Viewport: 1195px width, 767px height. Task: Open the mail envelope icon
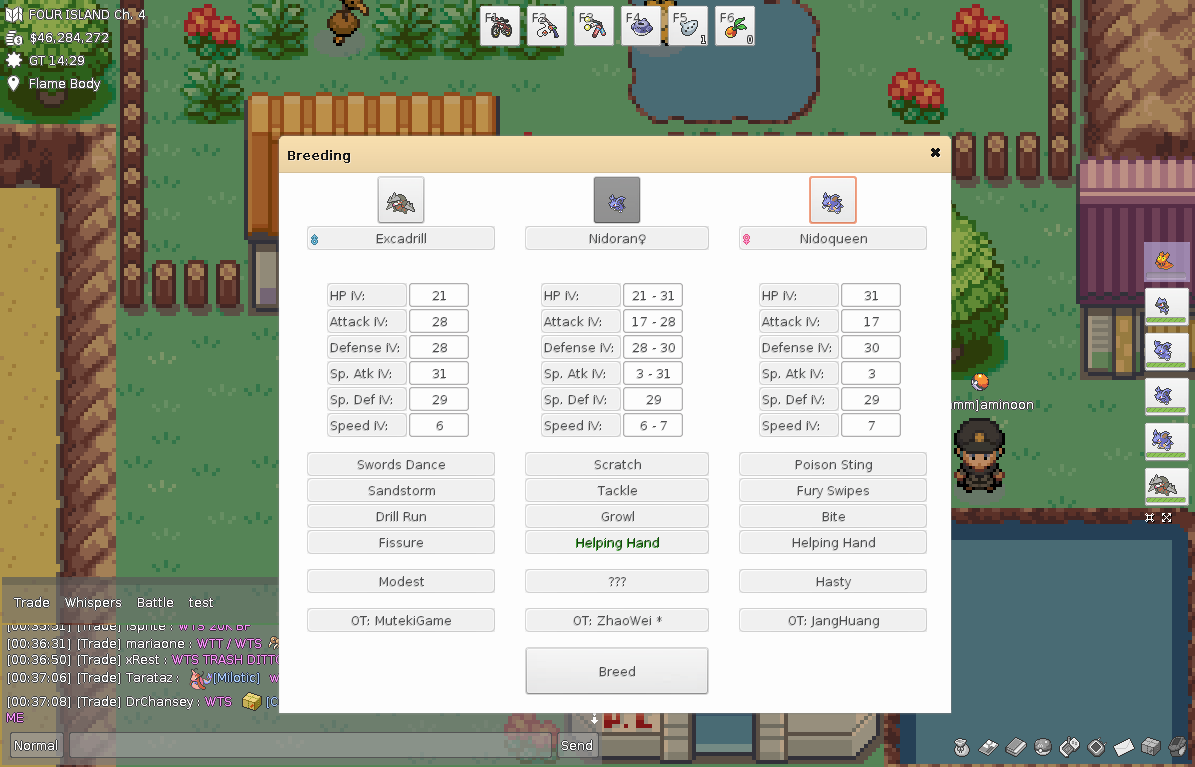1123,747
